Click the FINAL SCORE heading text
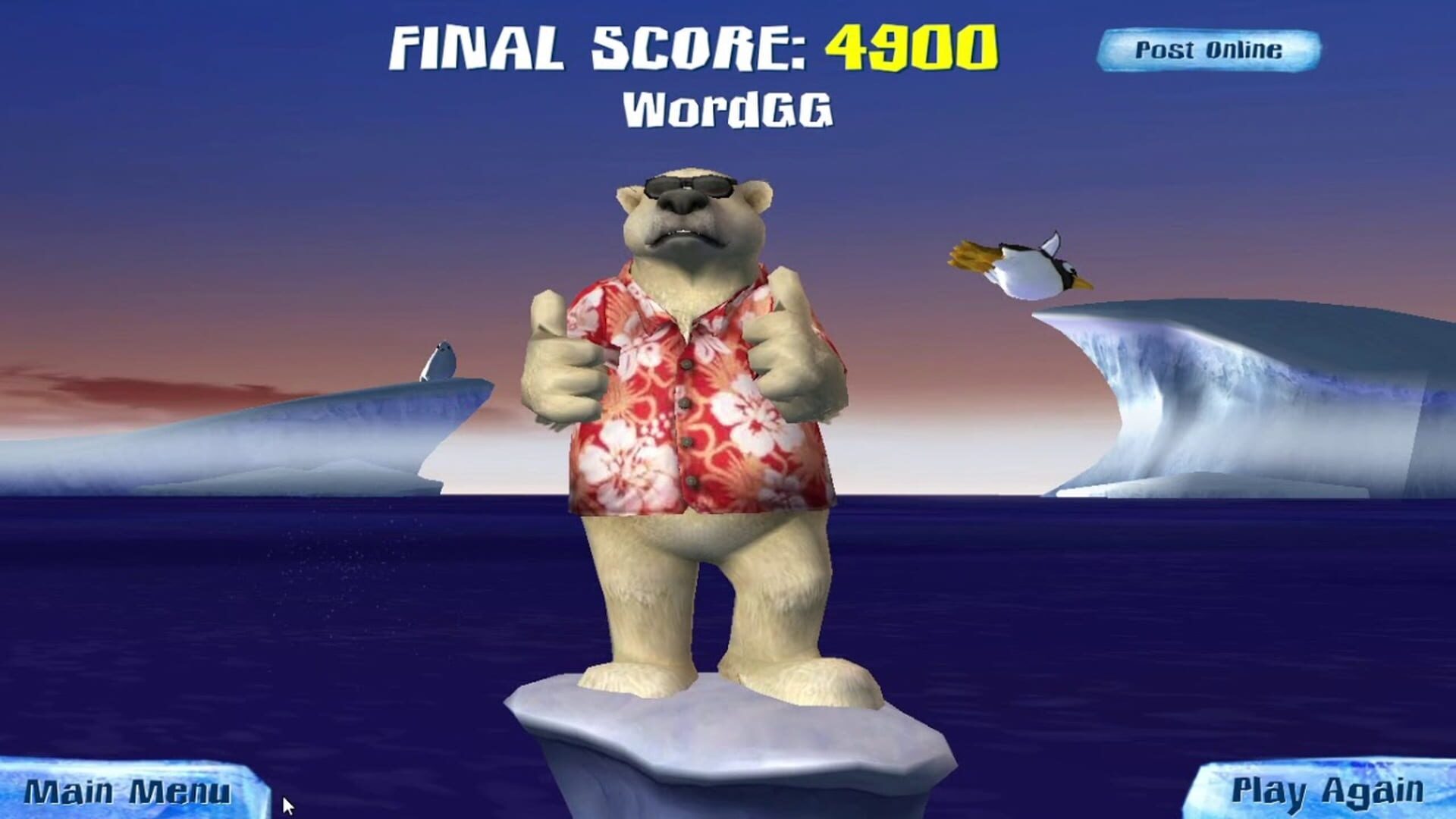Image resolution: width=1456 pixels, height=819 pixels. [x=599, y=47]
